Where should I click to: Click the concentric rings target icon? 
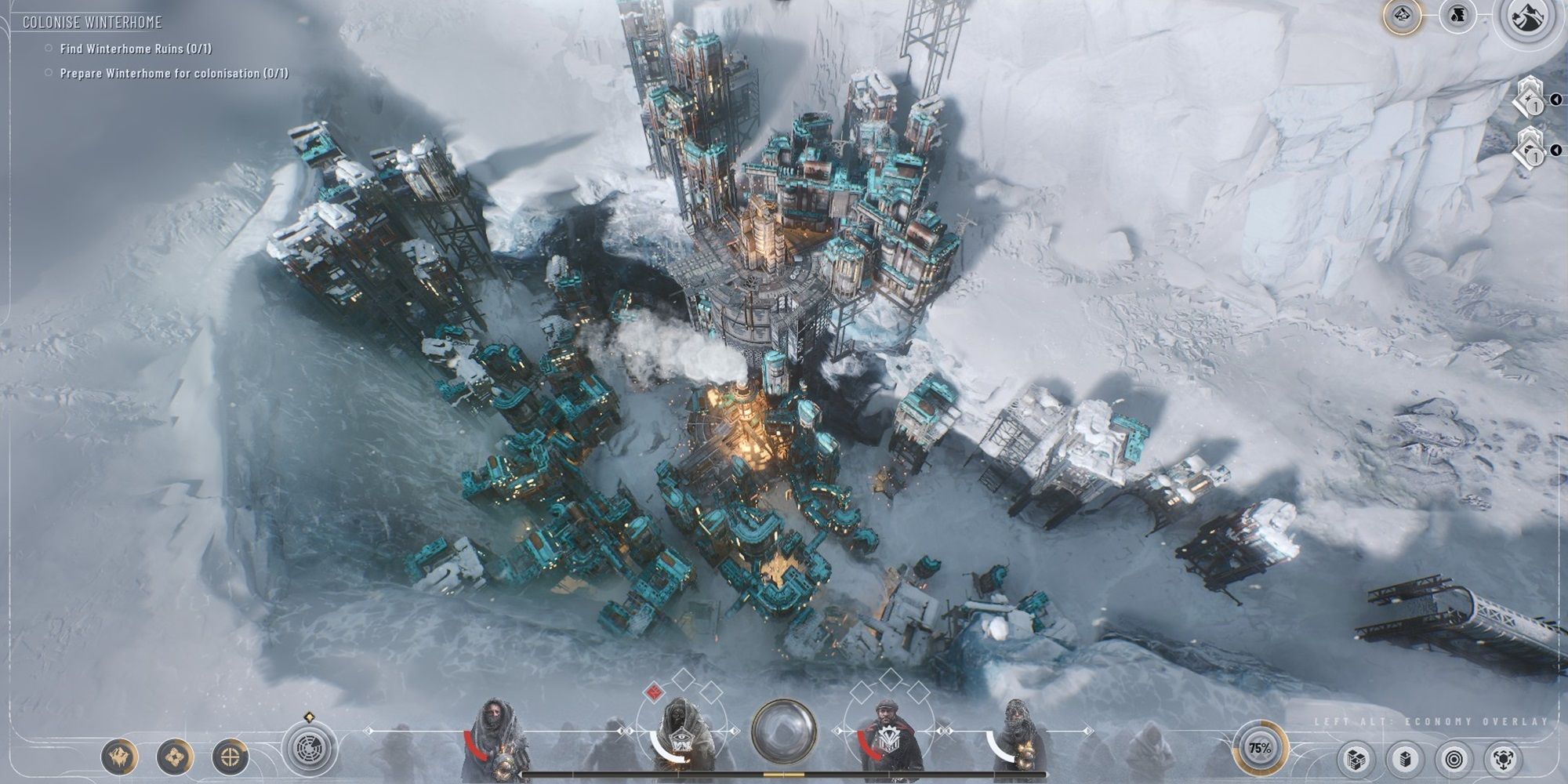coord(1454,759)
